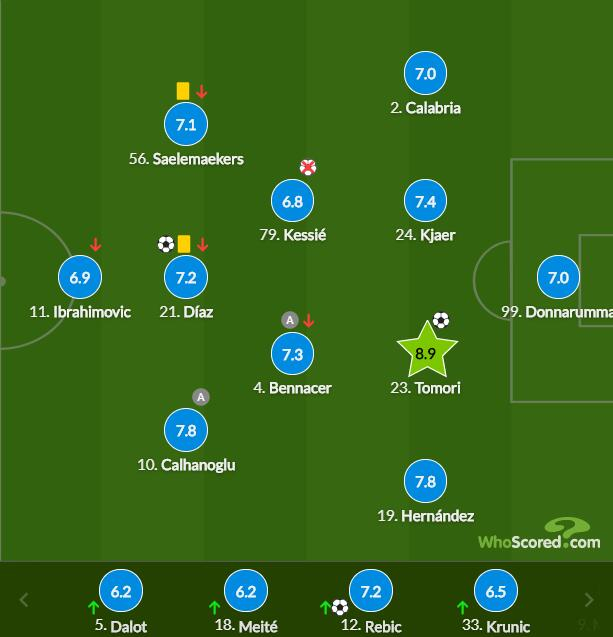The image size is (613, 637).
Task: Open Calhanoglu's 7.8 rating badge
Action: click(x=186, y=430)
